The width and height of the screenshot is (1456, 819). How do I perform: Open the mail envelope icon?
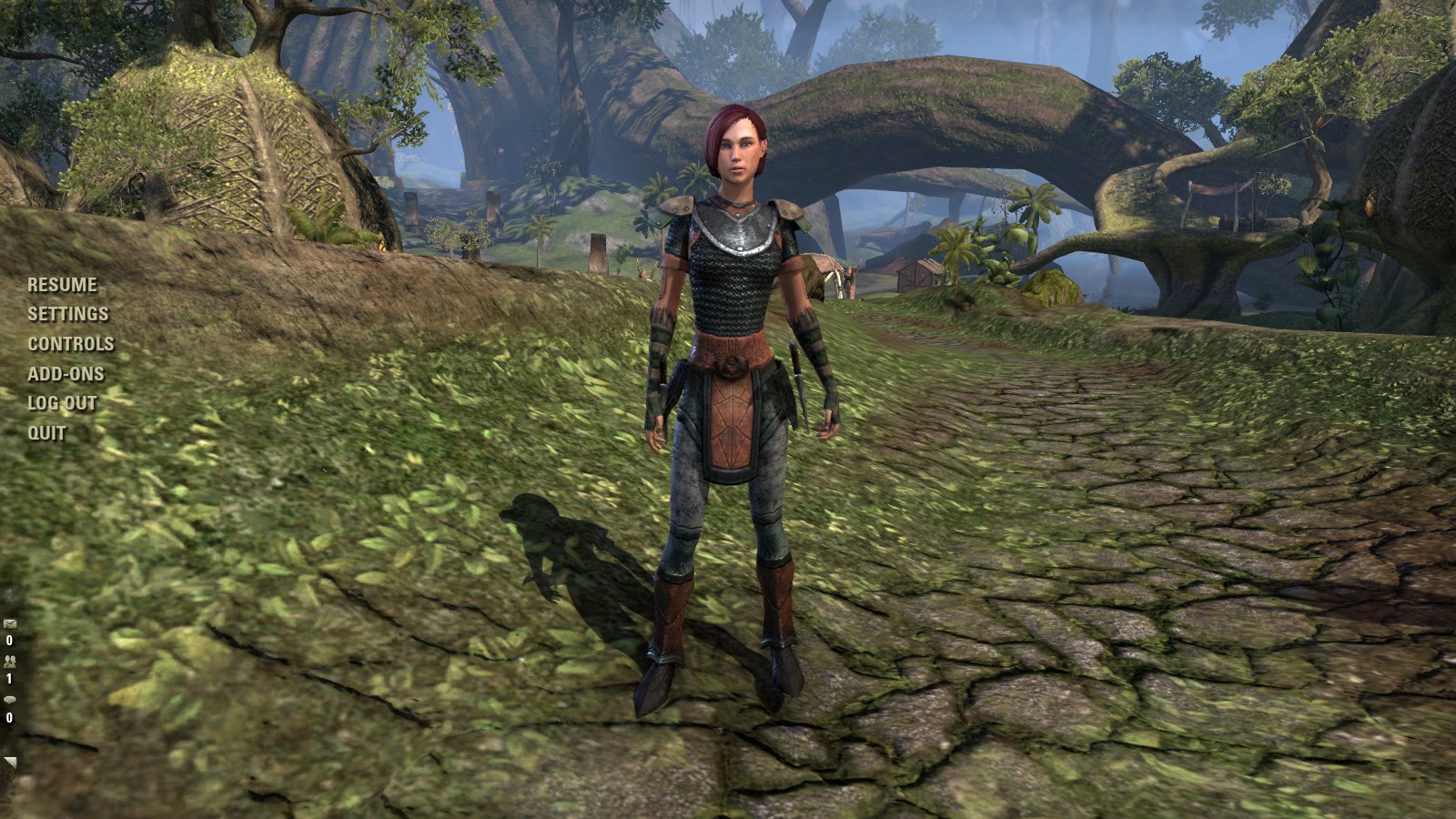click(9, 623)
